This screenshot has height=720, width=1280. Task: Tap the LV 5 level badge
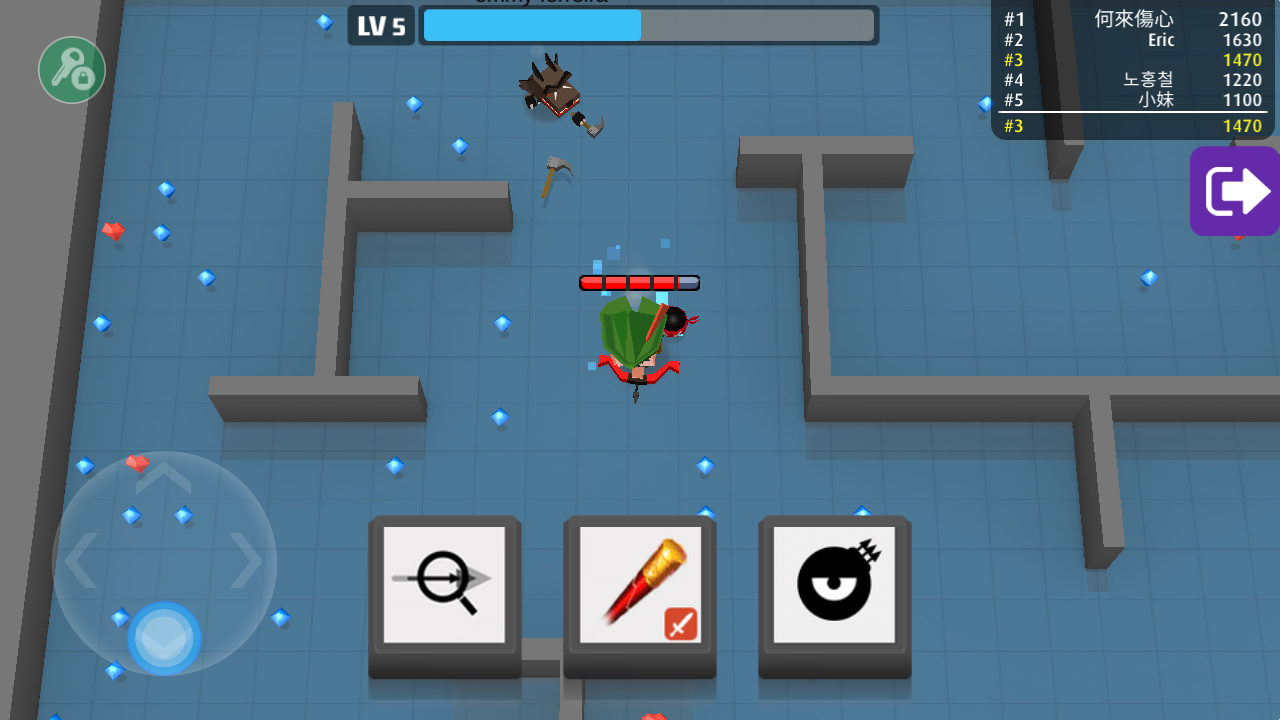(x=381, y=25)
